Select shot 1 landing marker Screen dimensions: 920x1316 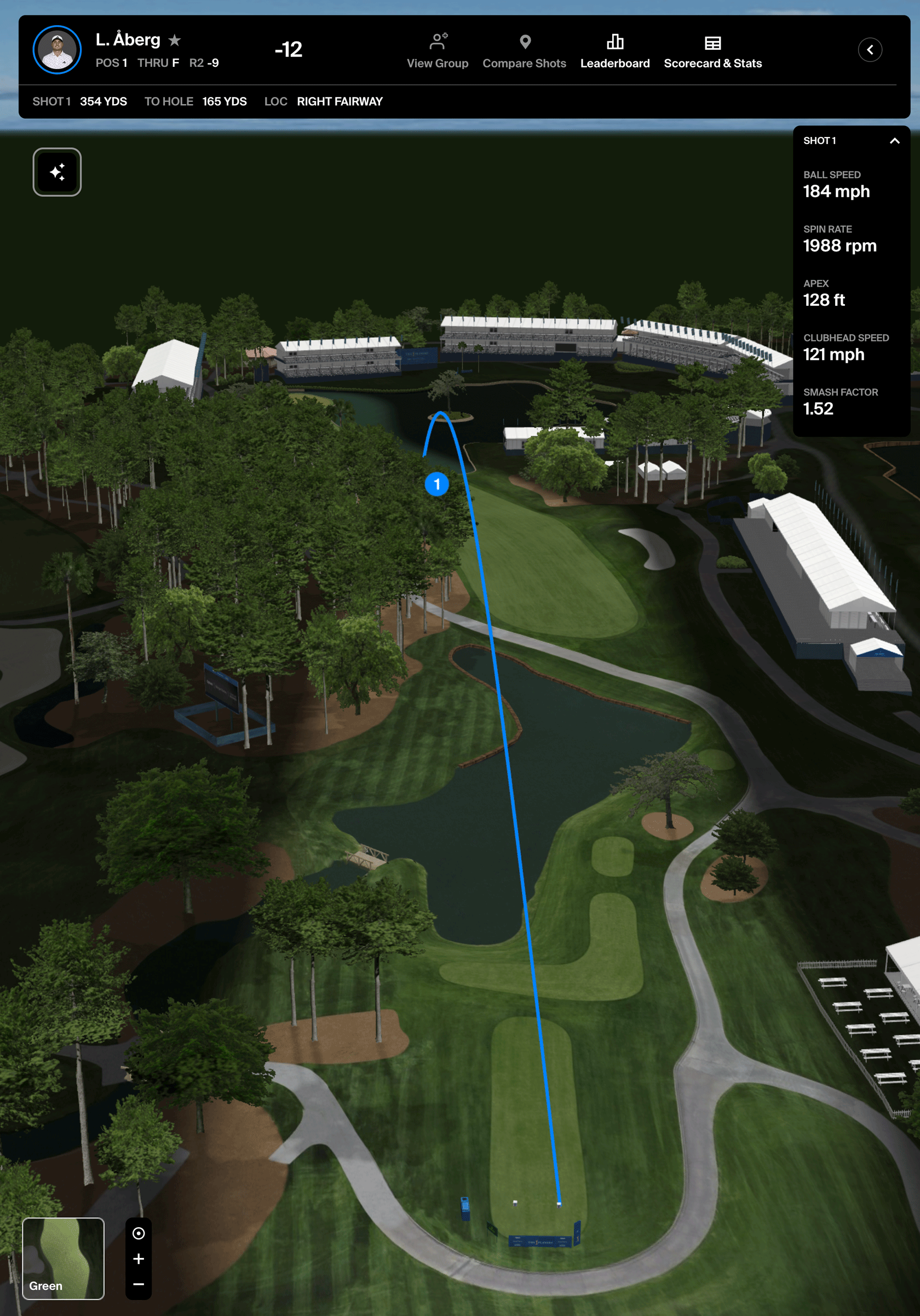[x=436, y=484]
